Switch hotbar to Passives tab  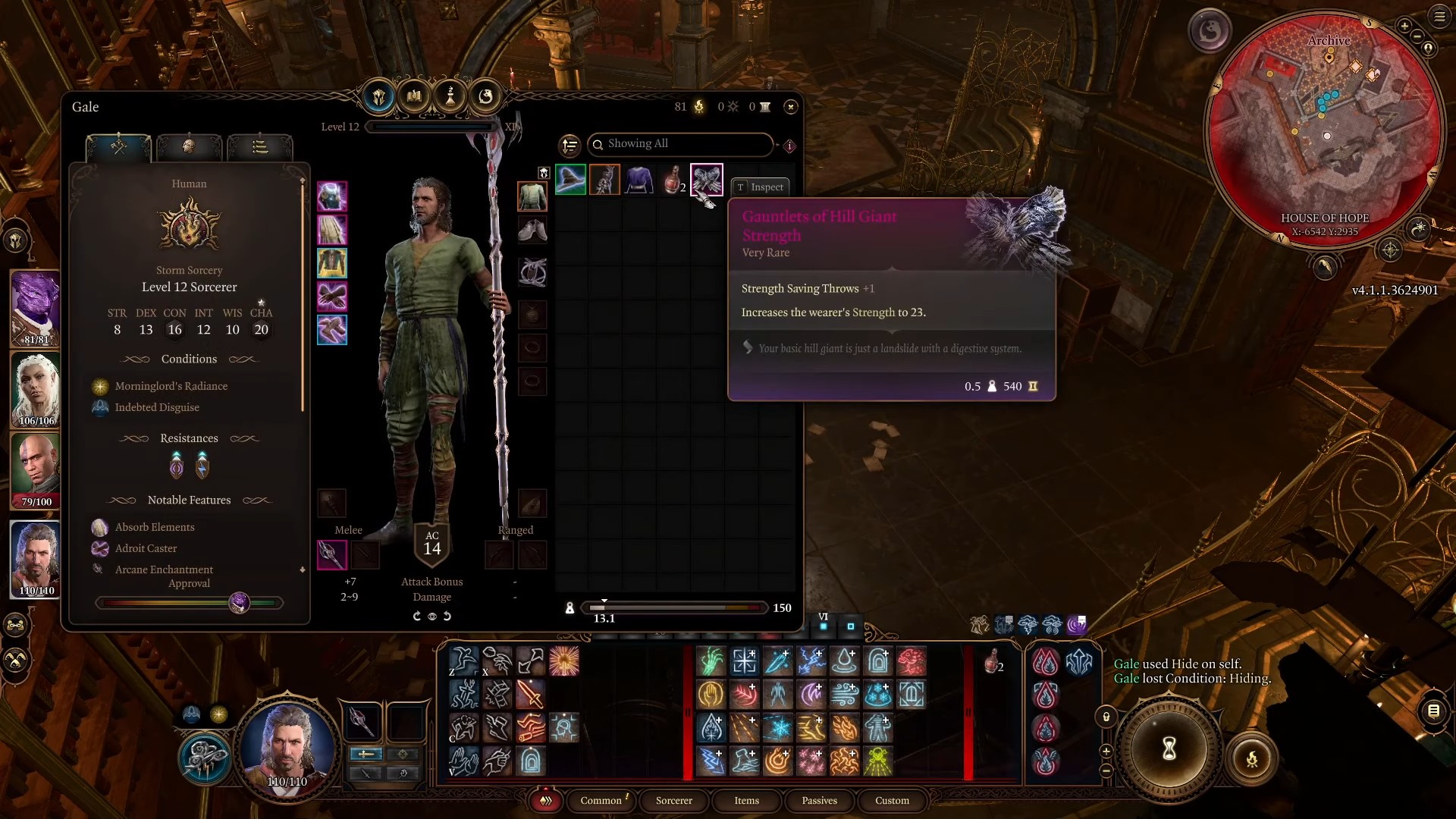point(819,800)
